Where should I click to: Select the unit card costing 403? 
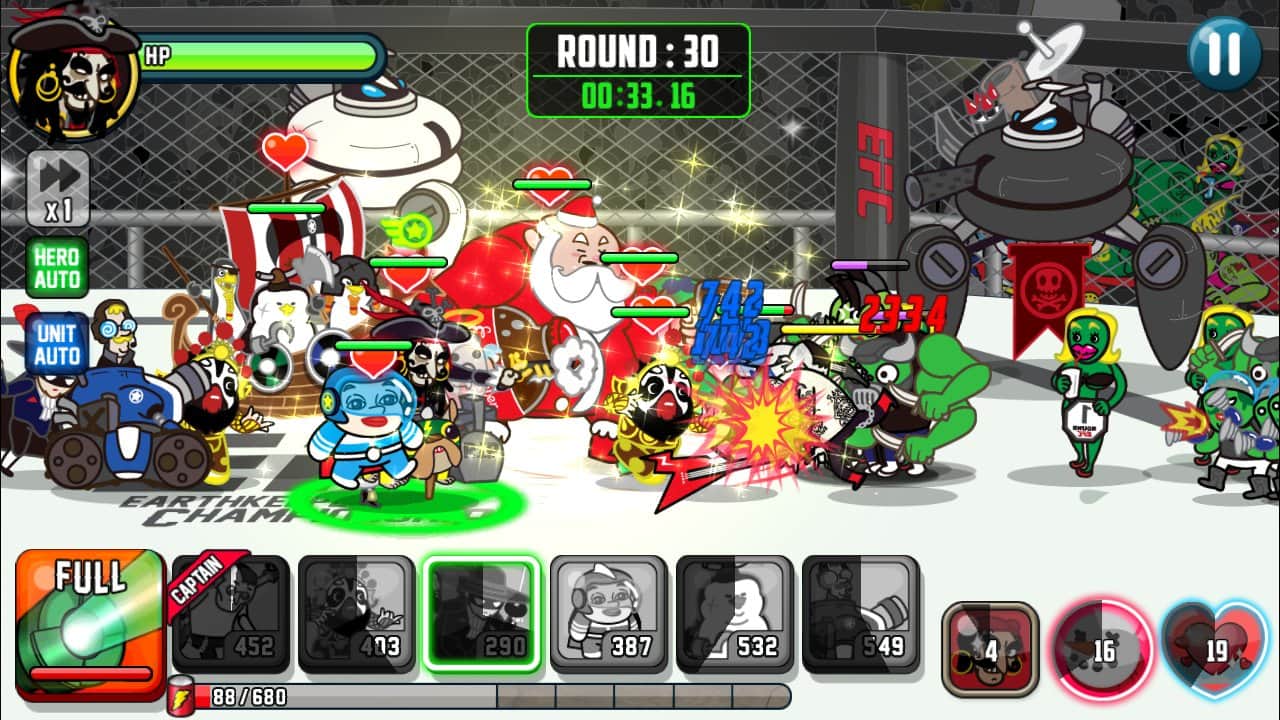[356, 614]
